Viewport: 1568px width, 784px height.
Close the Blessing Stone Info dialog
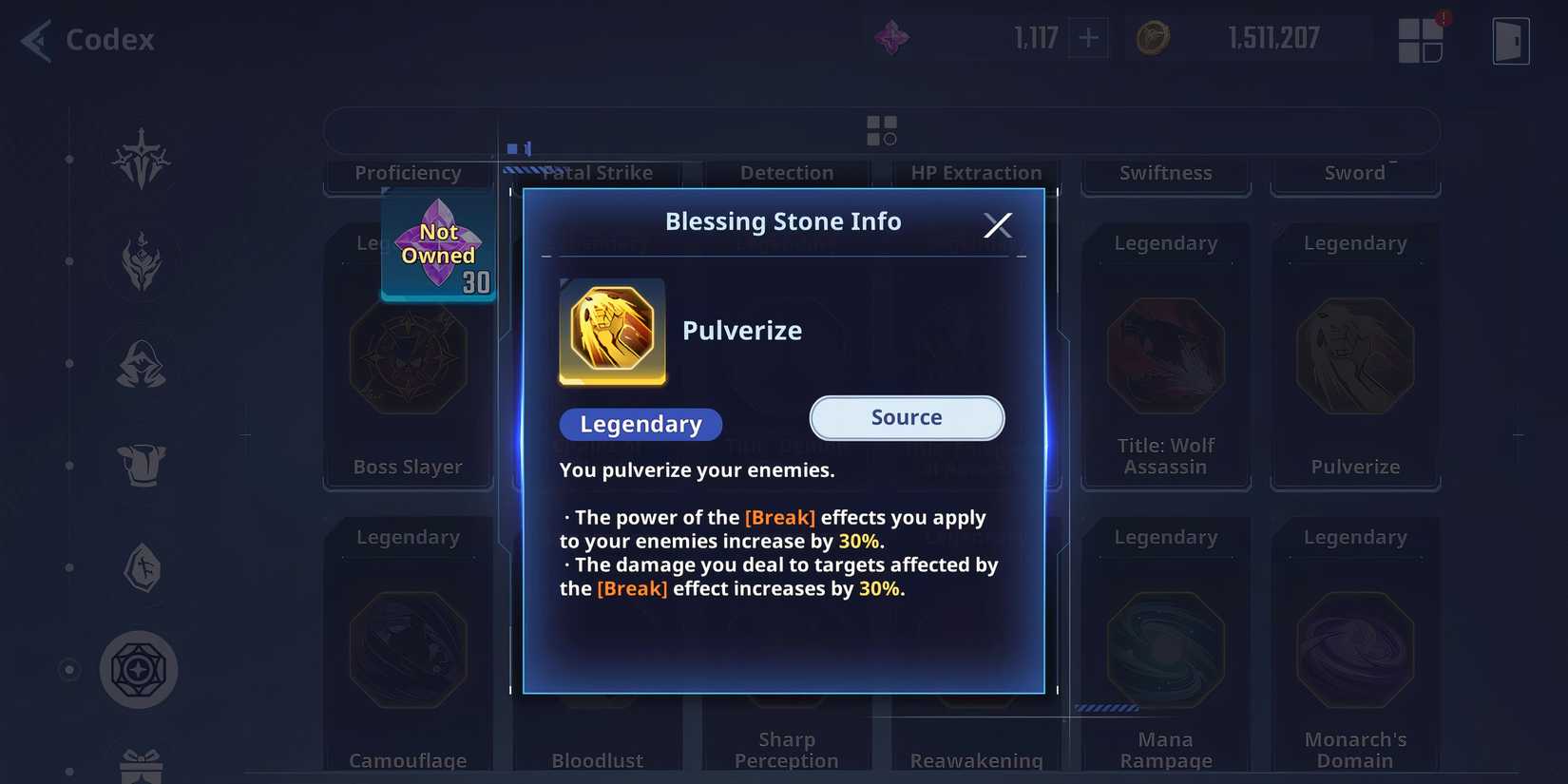(x=998, y=224)
